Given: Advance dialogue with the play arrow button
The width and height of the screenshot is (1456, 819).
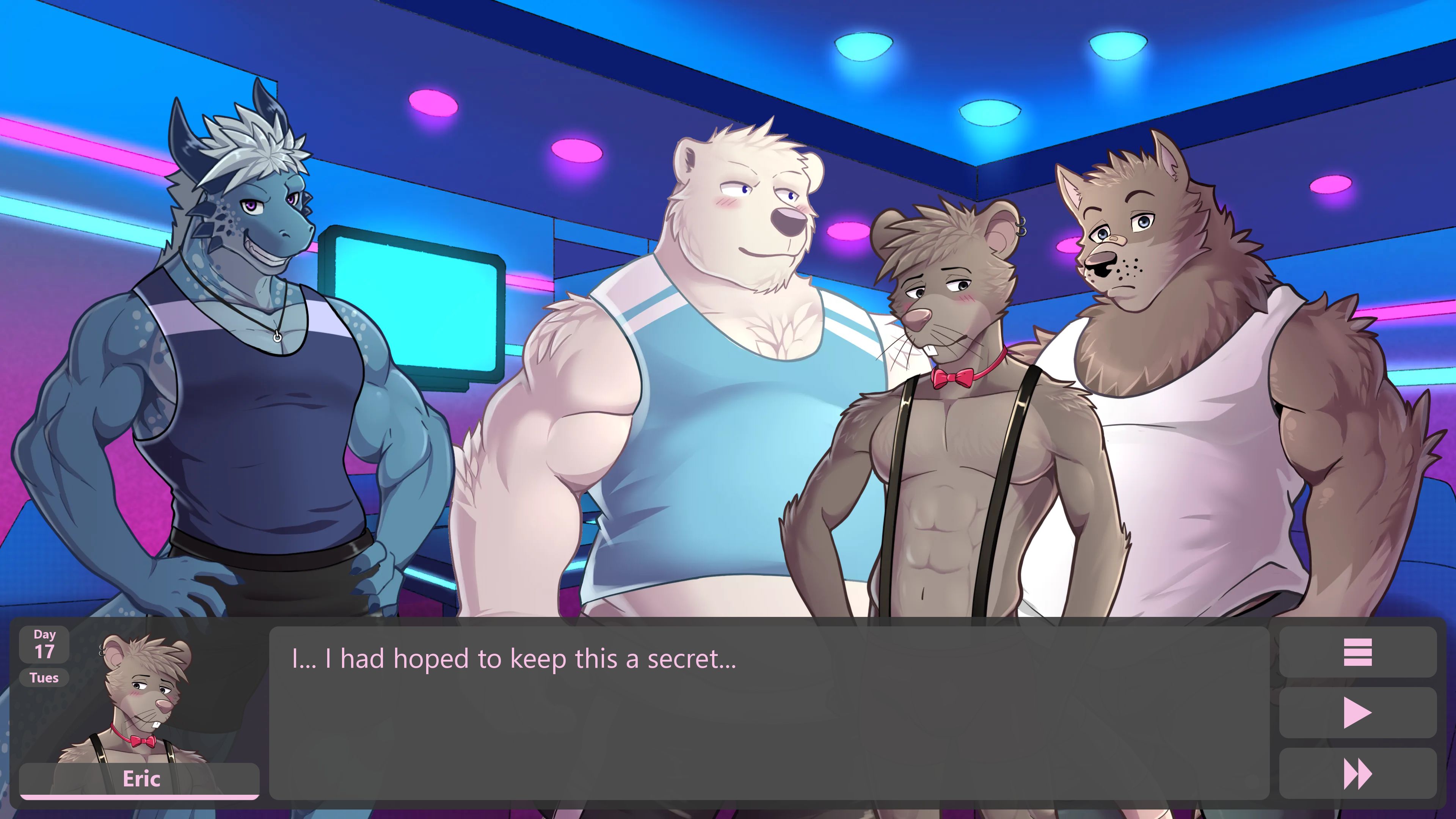Looking at the screenshot, I should (1357, 713).
